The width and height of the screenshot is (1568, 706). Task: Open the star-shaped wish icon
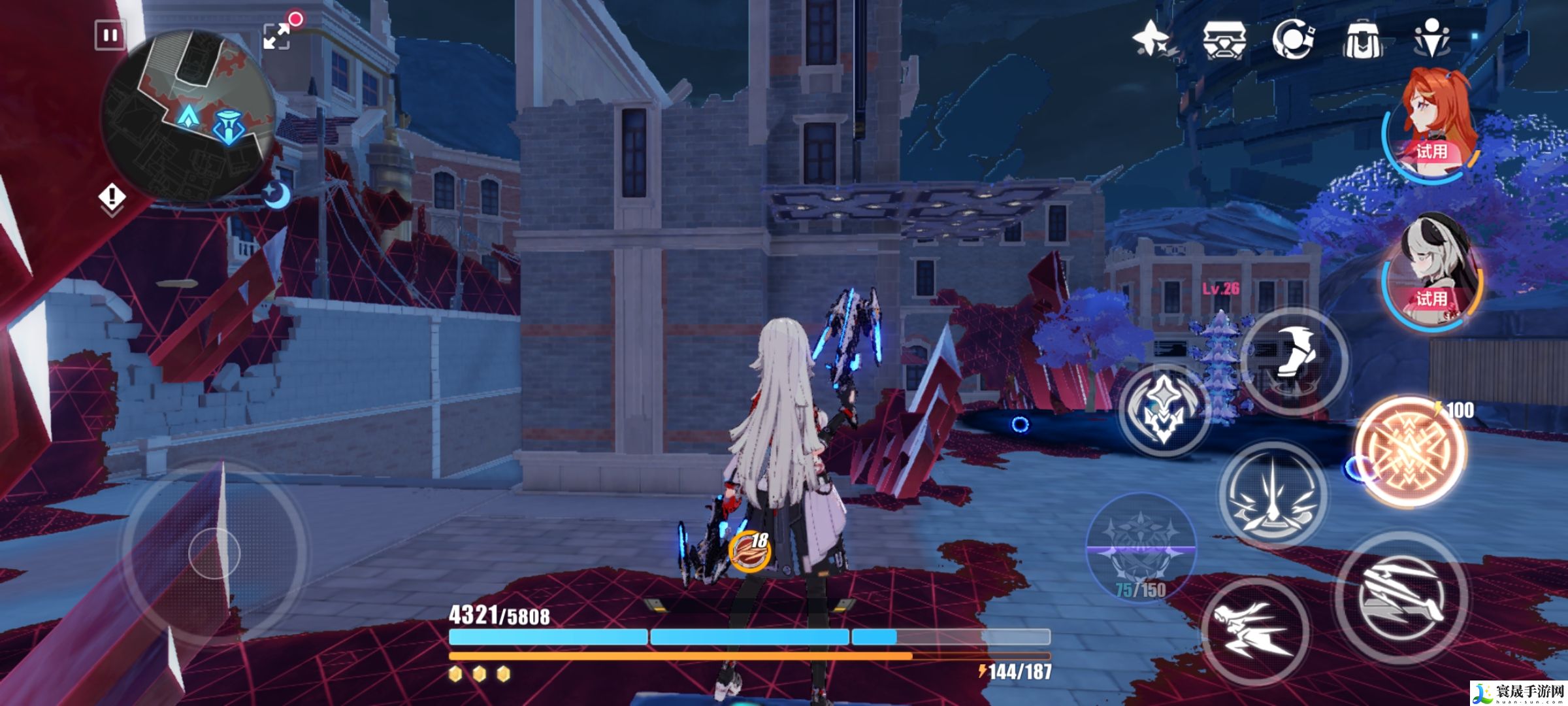tap(1152, 38)
